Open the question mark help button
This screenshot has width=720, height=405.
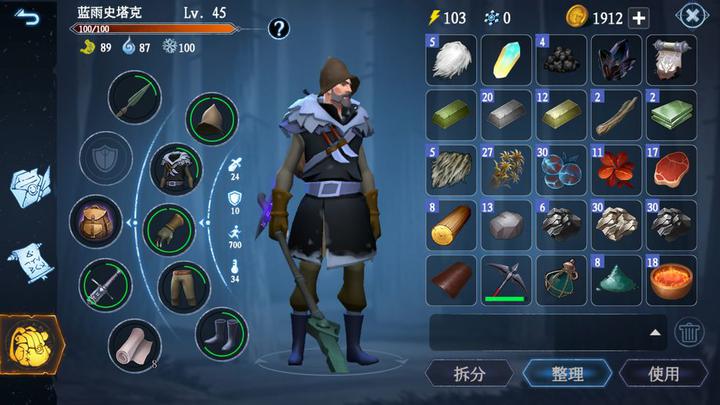(x=278, y=28)
